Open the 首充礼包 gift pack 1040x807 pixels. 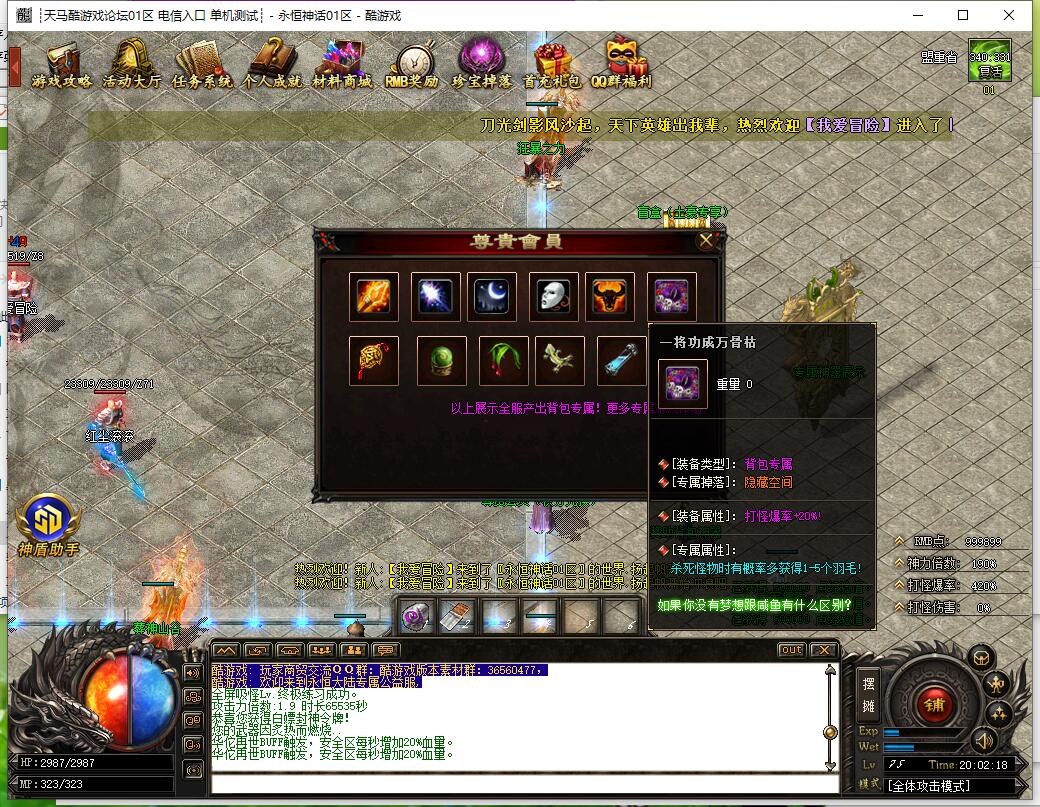(x=551, y=64)
